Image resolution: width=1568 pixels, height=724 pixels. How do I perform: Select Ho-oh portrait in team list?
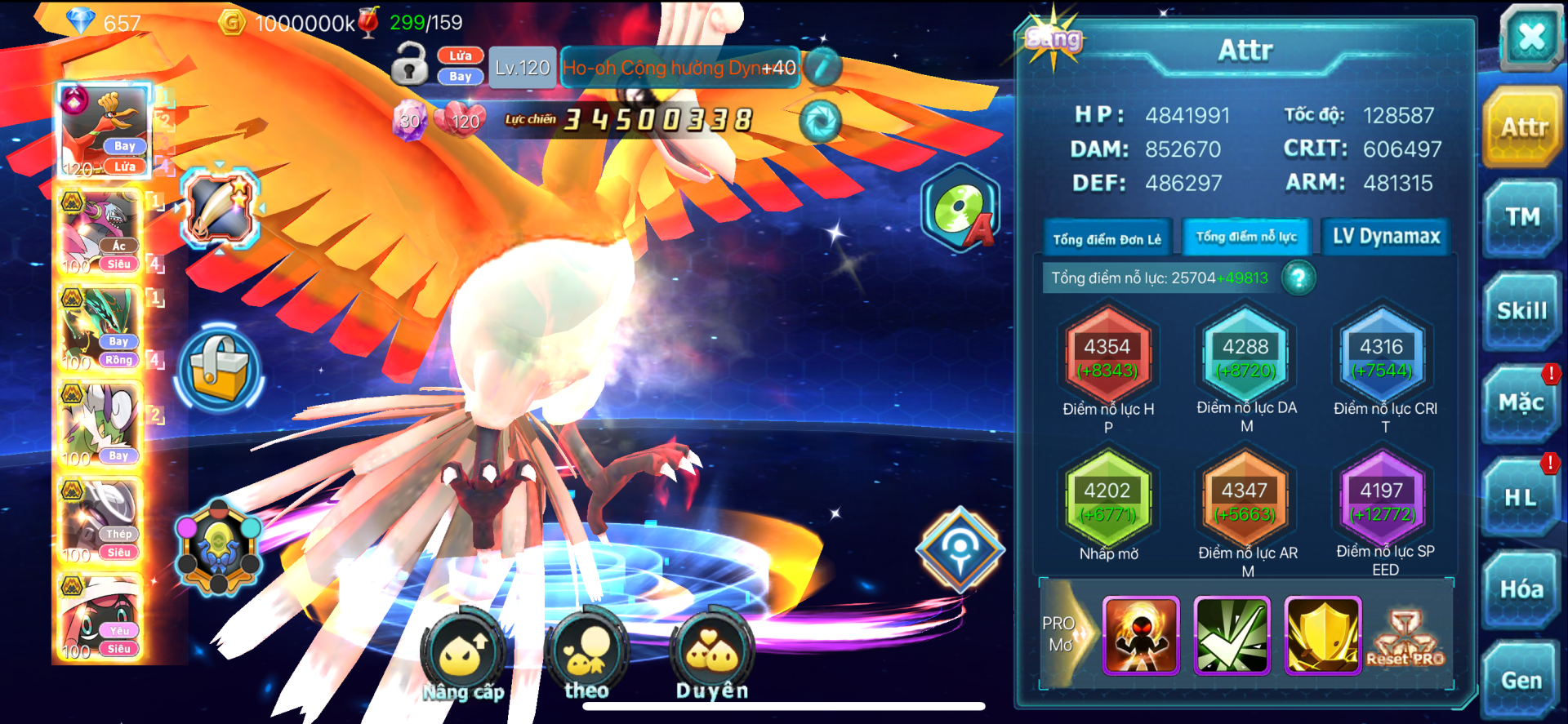point(105,131)
